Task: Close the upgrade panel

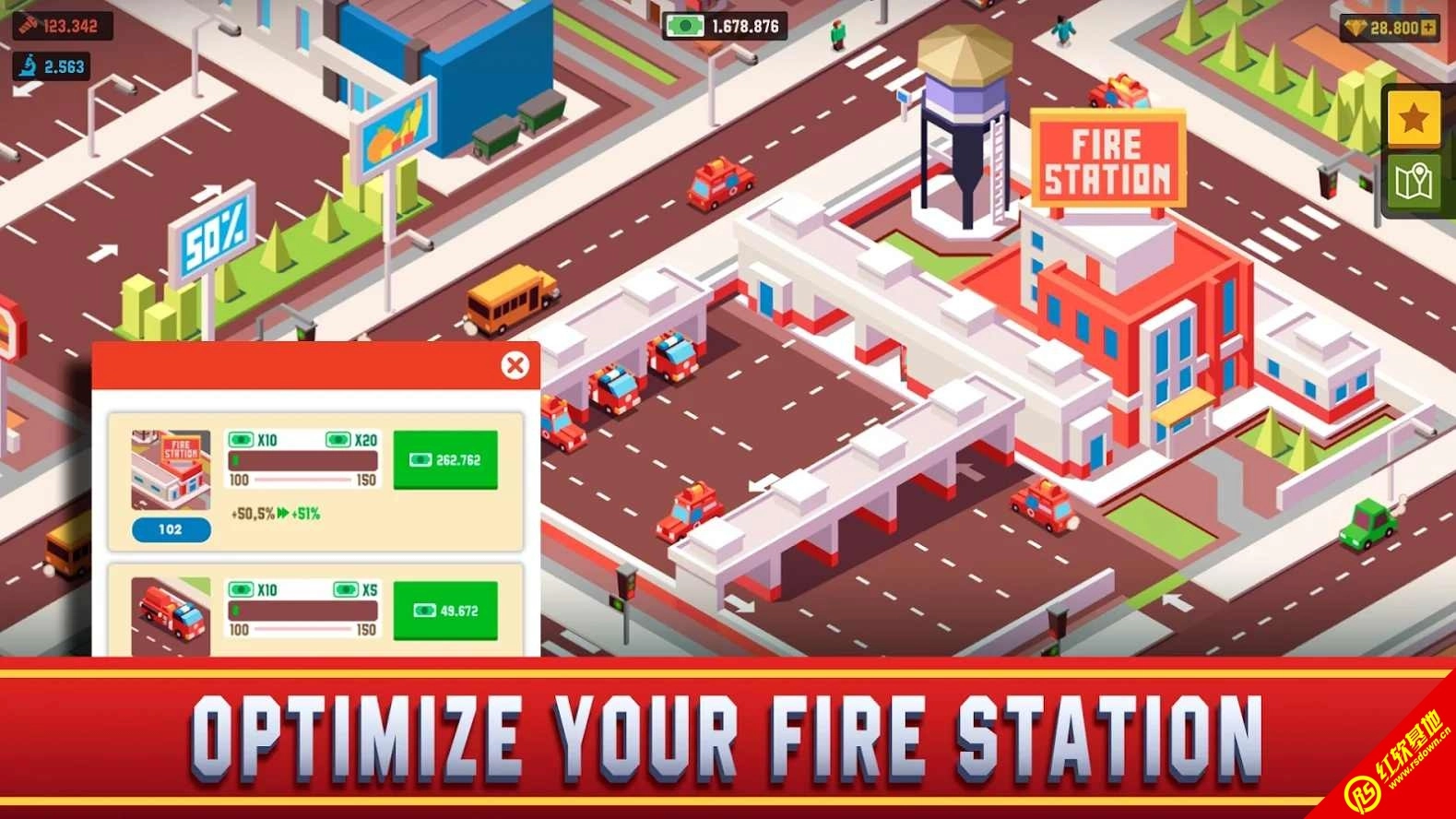Action: coord(516,364)
